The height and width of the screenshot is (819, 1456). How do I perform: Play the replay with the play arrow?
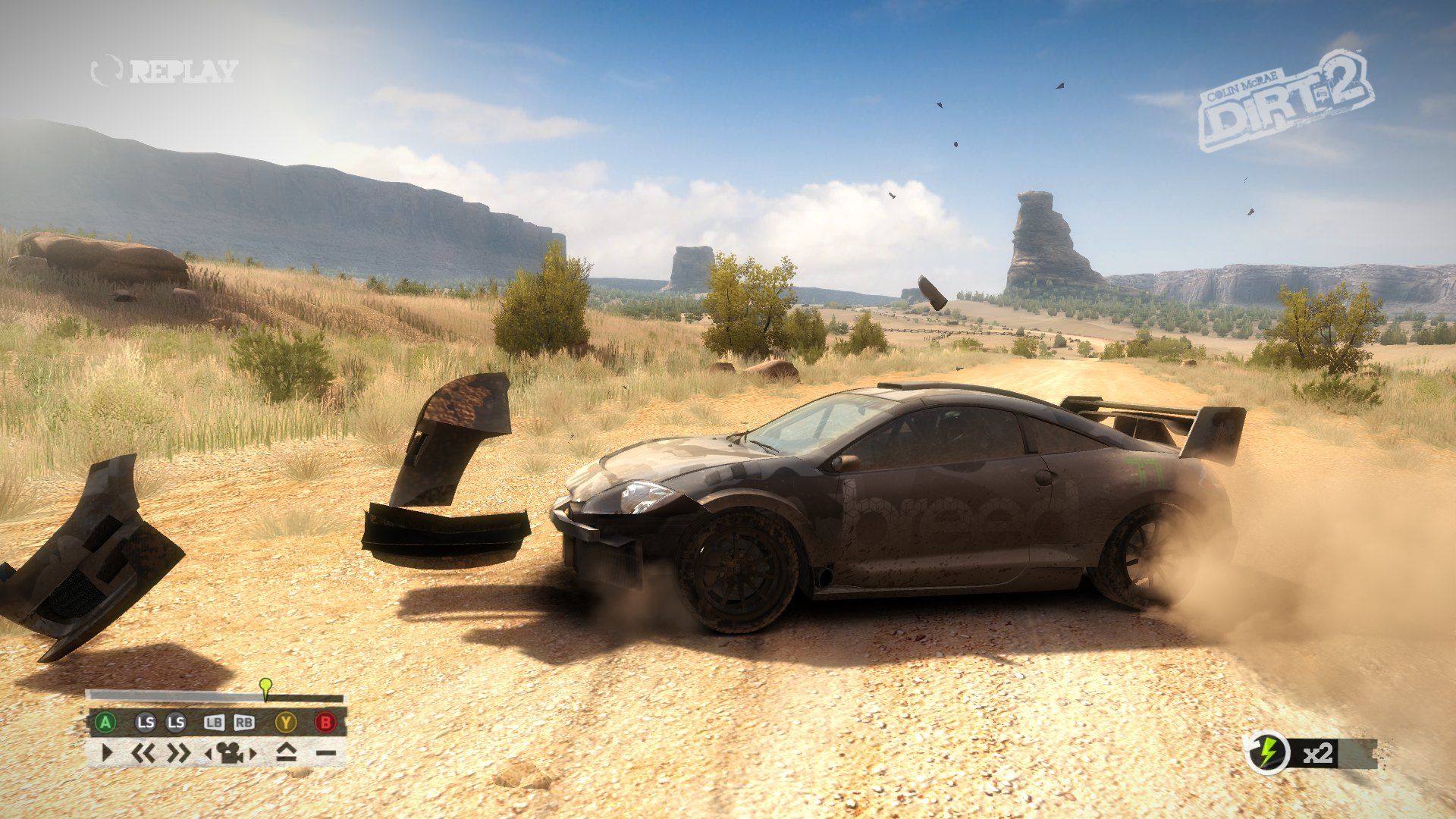(107, 753)
